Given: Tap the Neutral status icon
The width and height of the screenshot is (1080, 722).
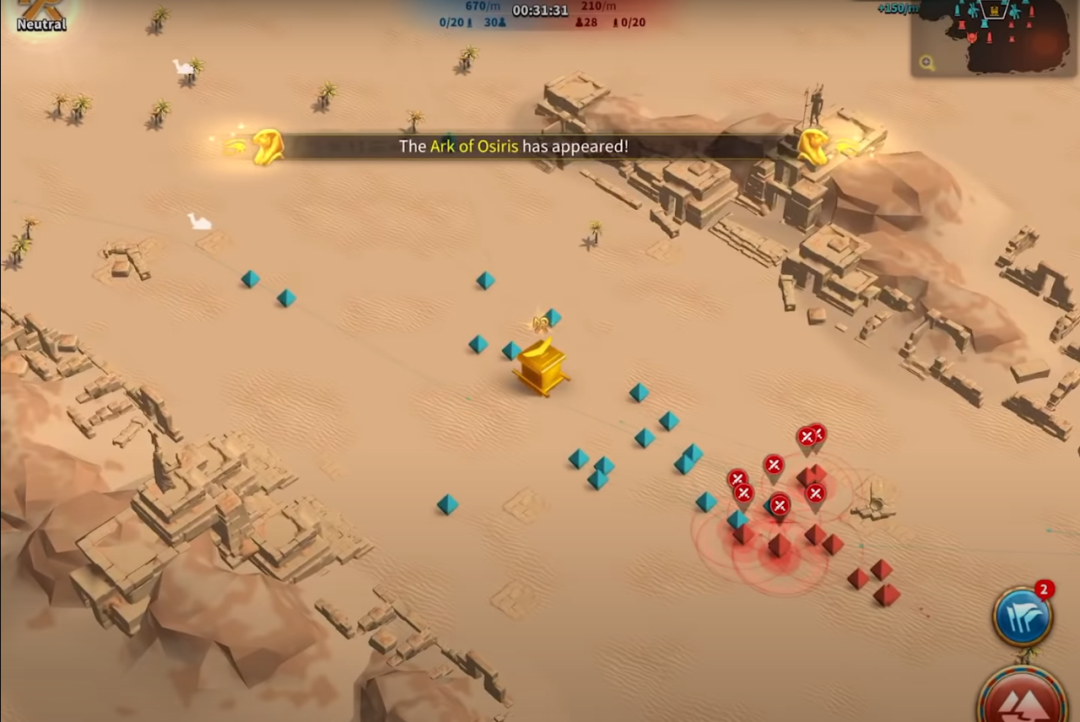Looking at the screenshot, I should (x=41, y=14).
